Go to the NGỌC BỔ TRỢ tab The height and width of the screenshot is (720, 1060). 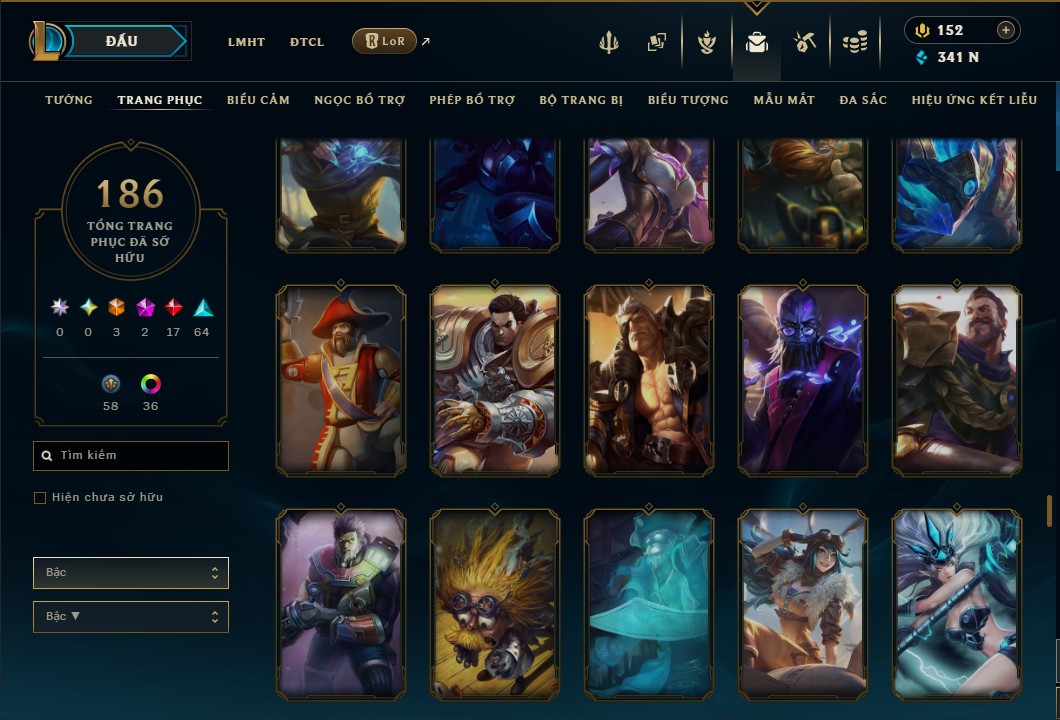(x=359, y=100)
